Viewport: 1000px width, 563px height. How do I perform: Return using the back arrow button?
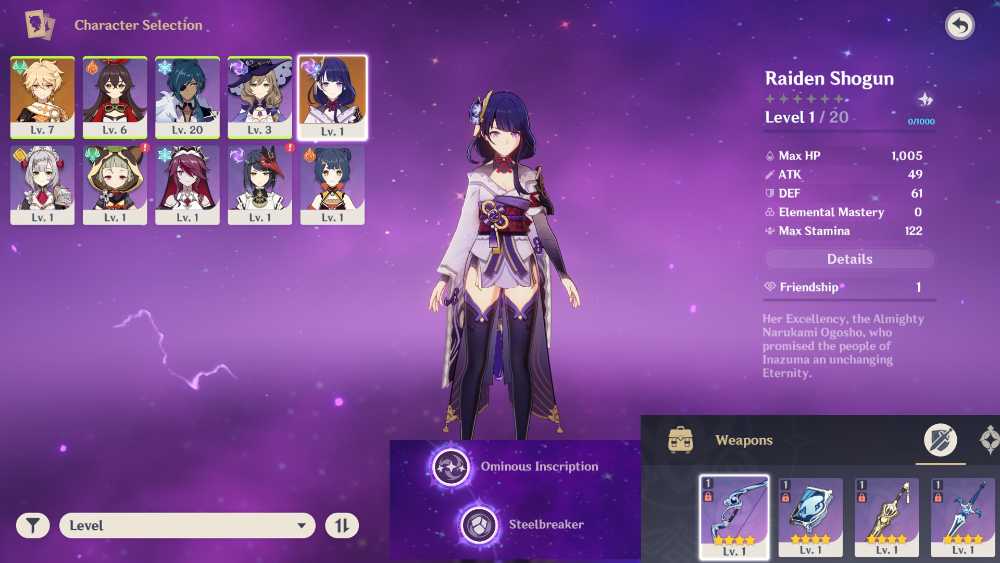(960, 26)
